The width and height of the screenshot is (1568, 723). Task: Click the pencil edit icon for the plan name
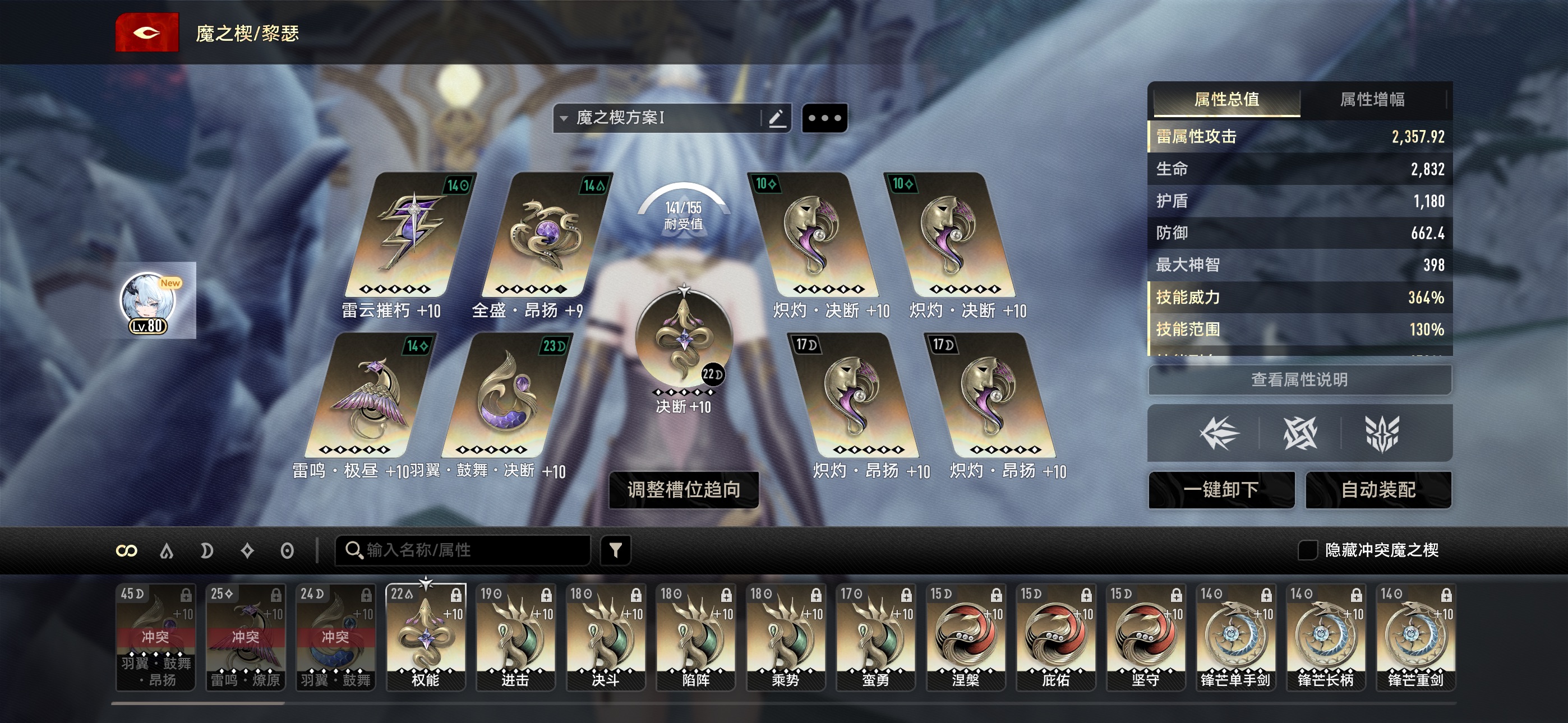(777, 118)
